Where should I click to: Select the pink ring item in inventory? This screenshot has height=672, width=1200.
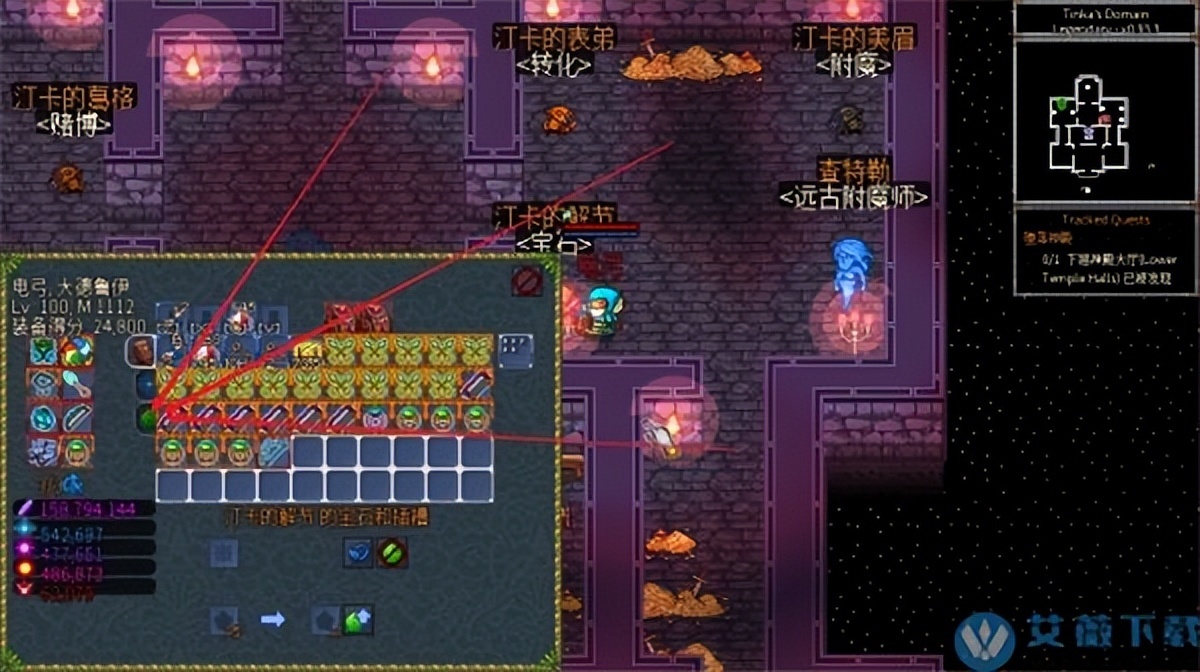tap(375, 417)
